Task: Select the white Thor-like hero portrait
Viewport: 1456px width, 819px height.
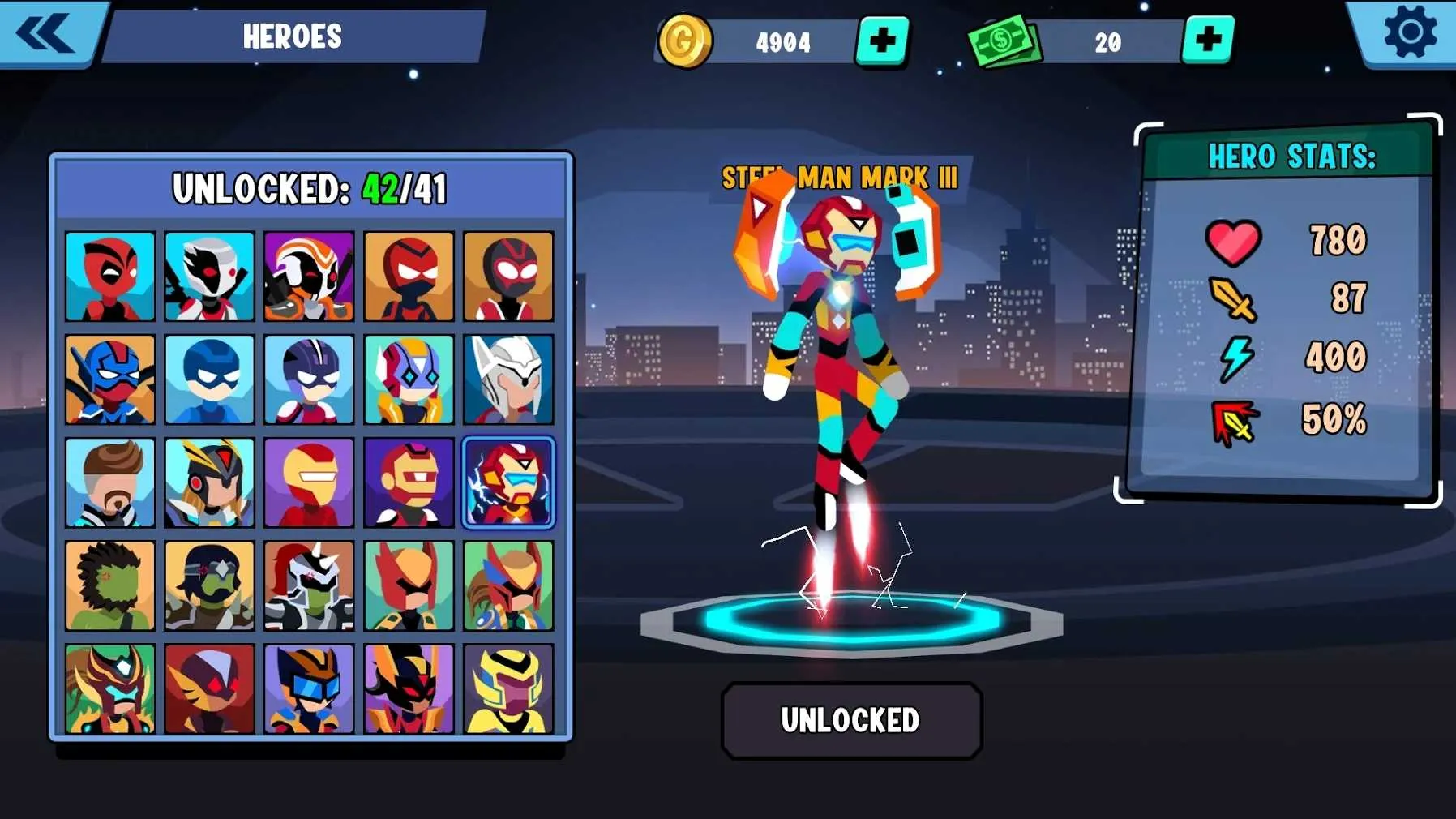Action: coord(508,379)
